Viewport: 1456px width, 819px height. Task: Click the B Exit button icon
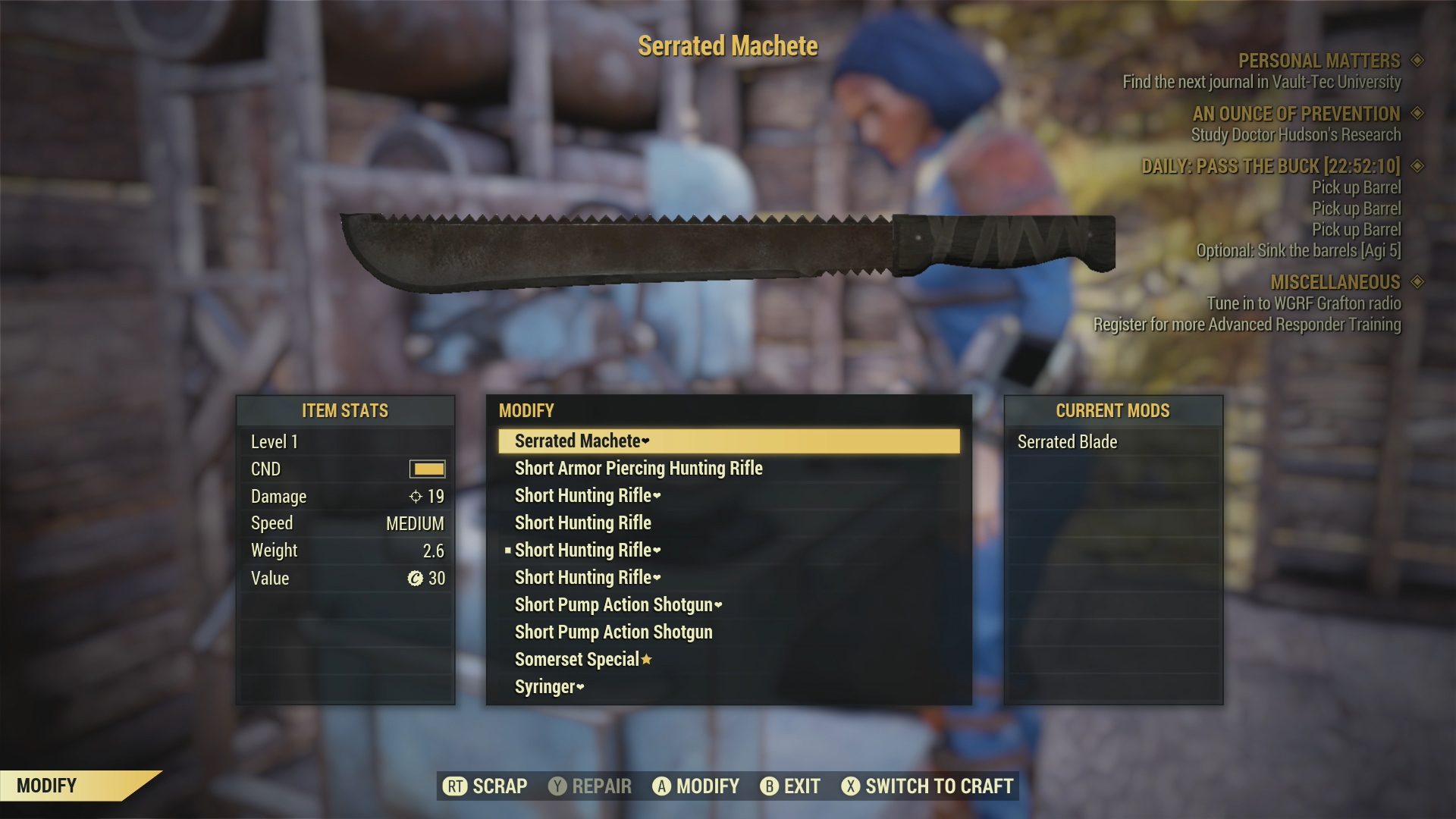(x=768, y=786)
